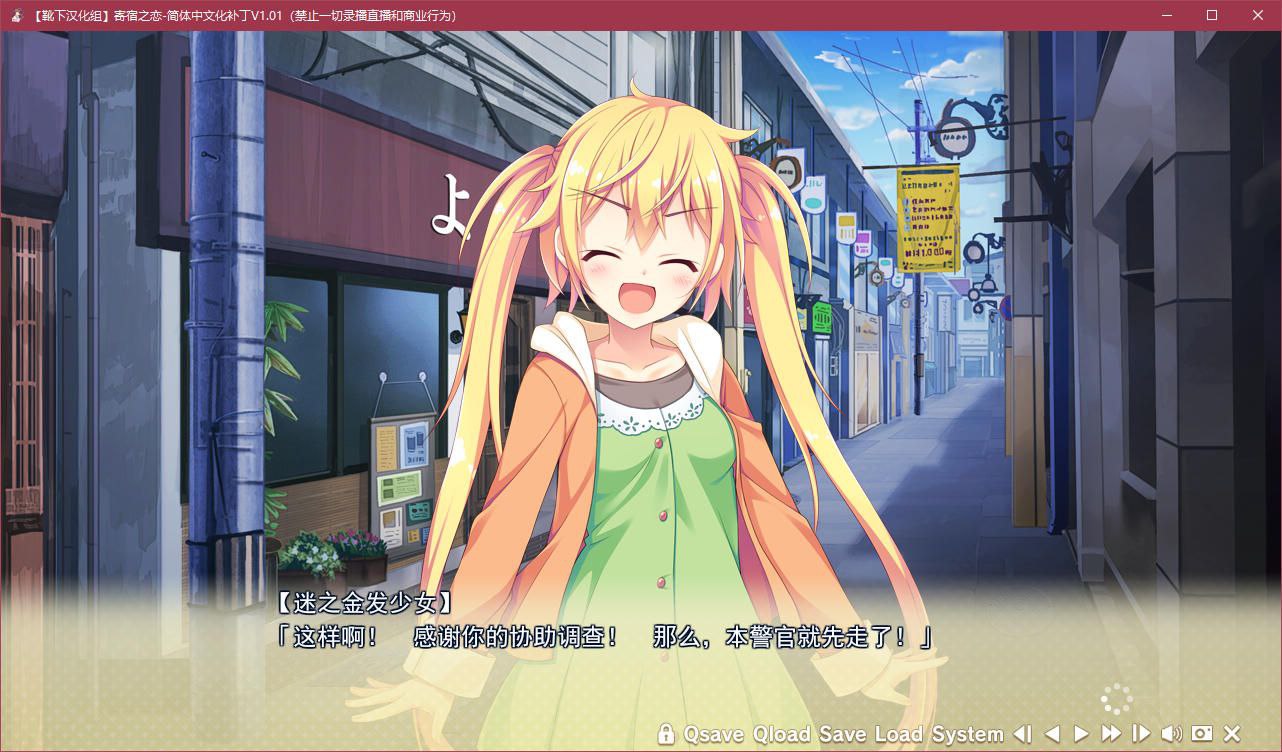Click the title bar showing patch version V1.01

(x=240, y=15)
